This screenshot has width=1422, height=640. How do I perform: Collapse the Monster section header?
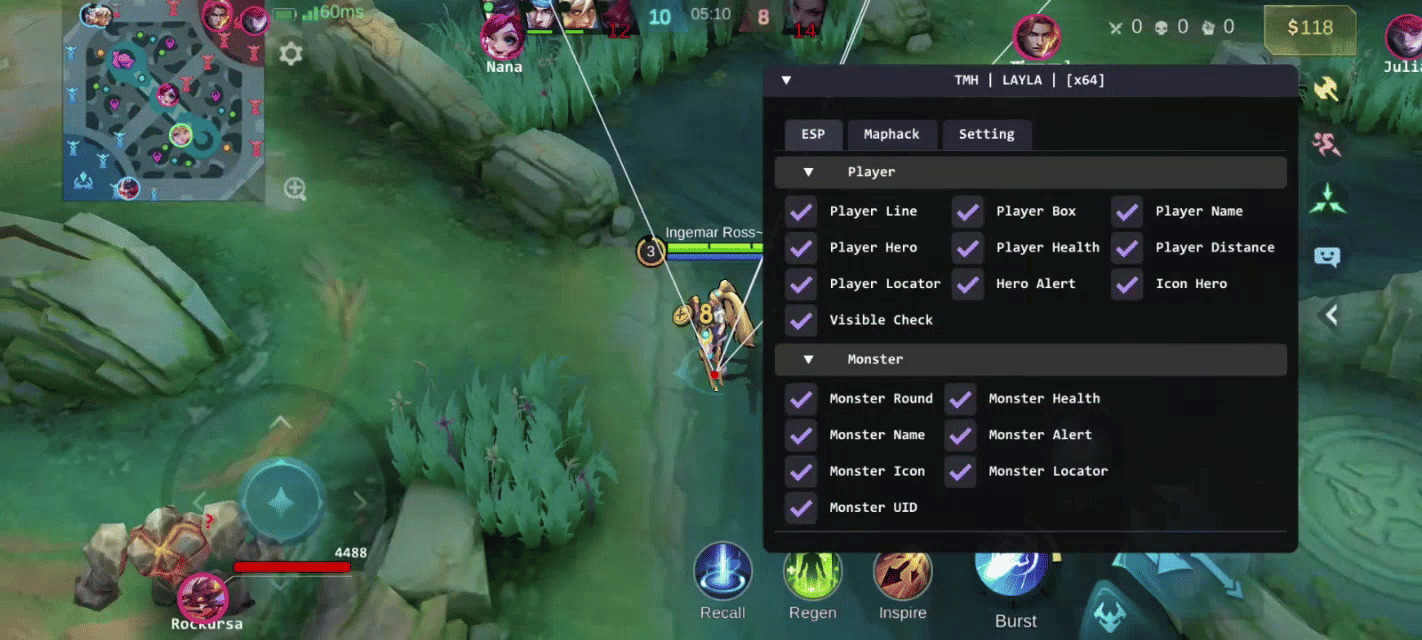point(809,360)
